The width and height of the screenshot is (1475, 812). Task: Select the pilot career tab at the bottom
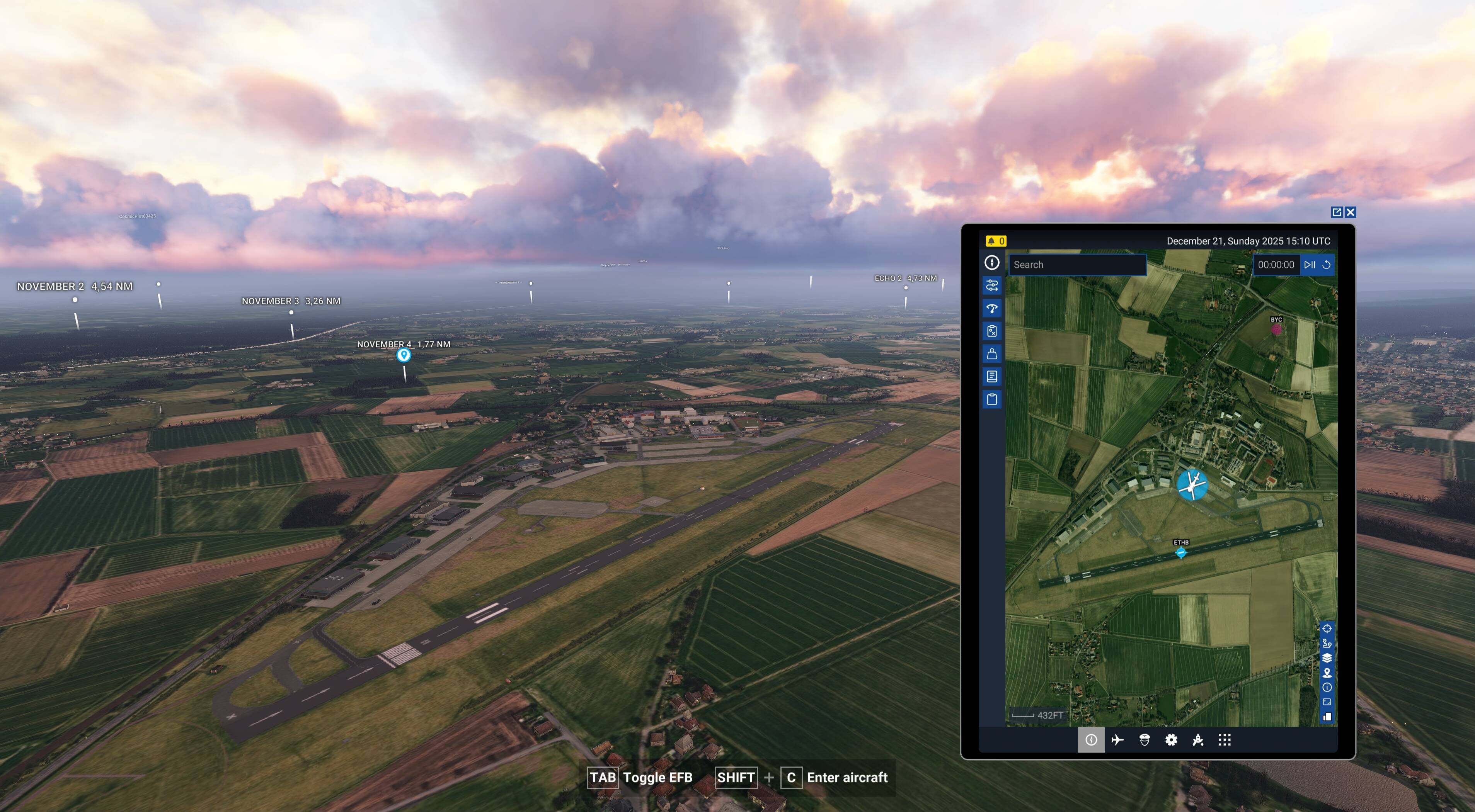1145,740
